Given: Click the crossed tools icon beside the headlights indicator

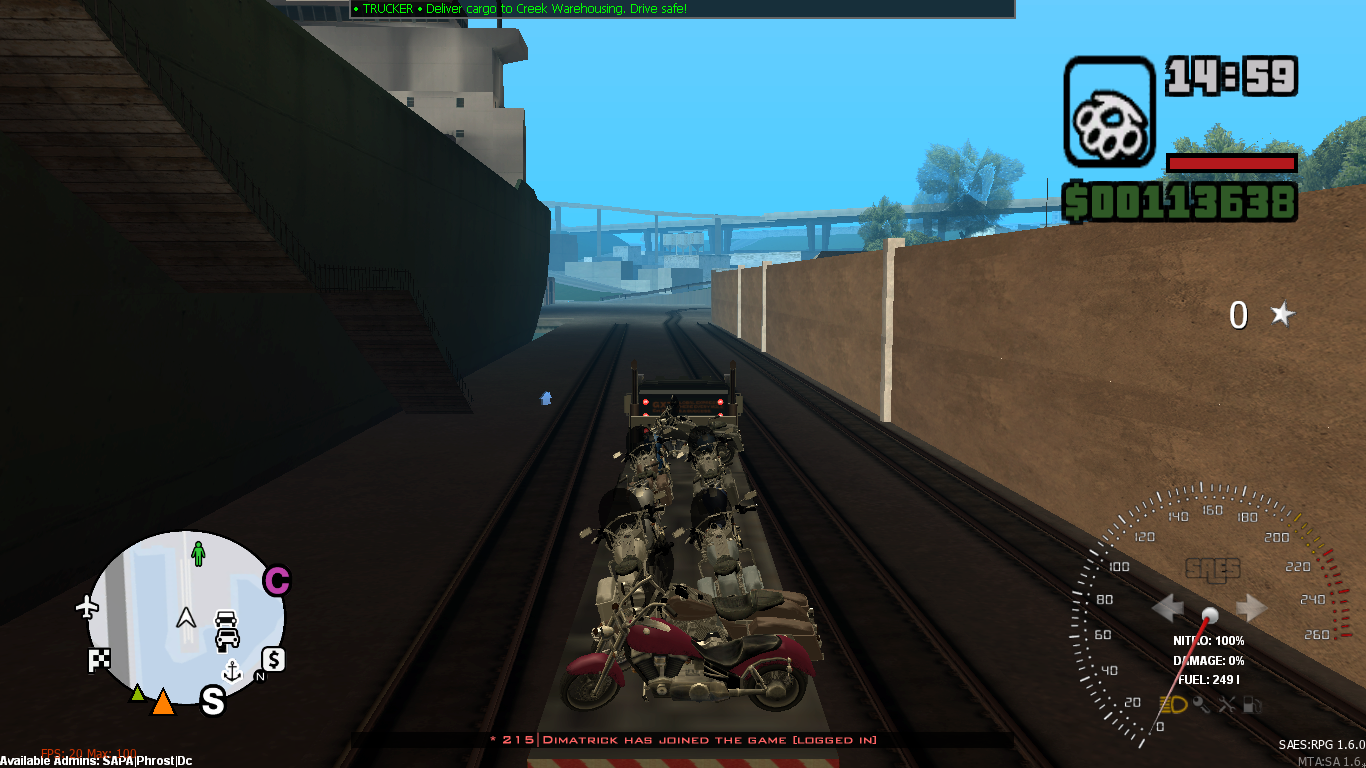Looking at the screenshot, I should pos(1227,704).
